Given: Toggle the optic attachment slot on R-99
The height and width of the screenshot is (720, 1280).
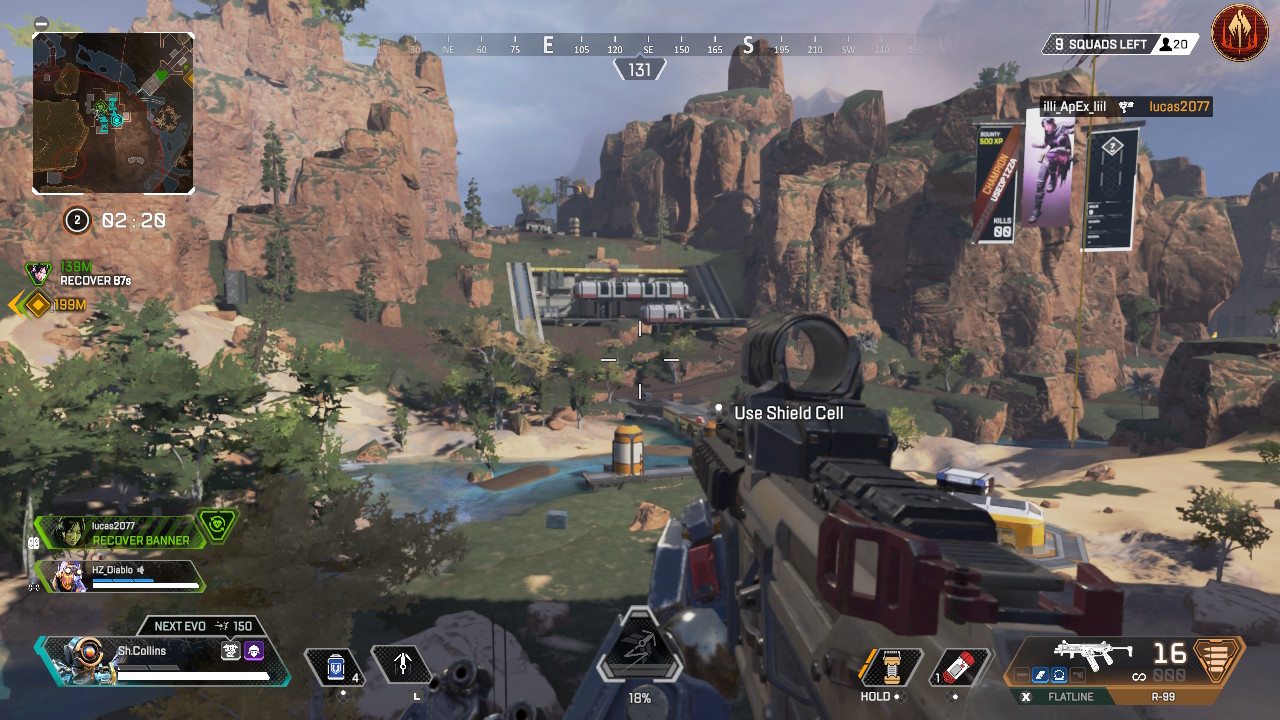Looking at the screenshot, I should tap(1058, 672).
